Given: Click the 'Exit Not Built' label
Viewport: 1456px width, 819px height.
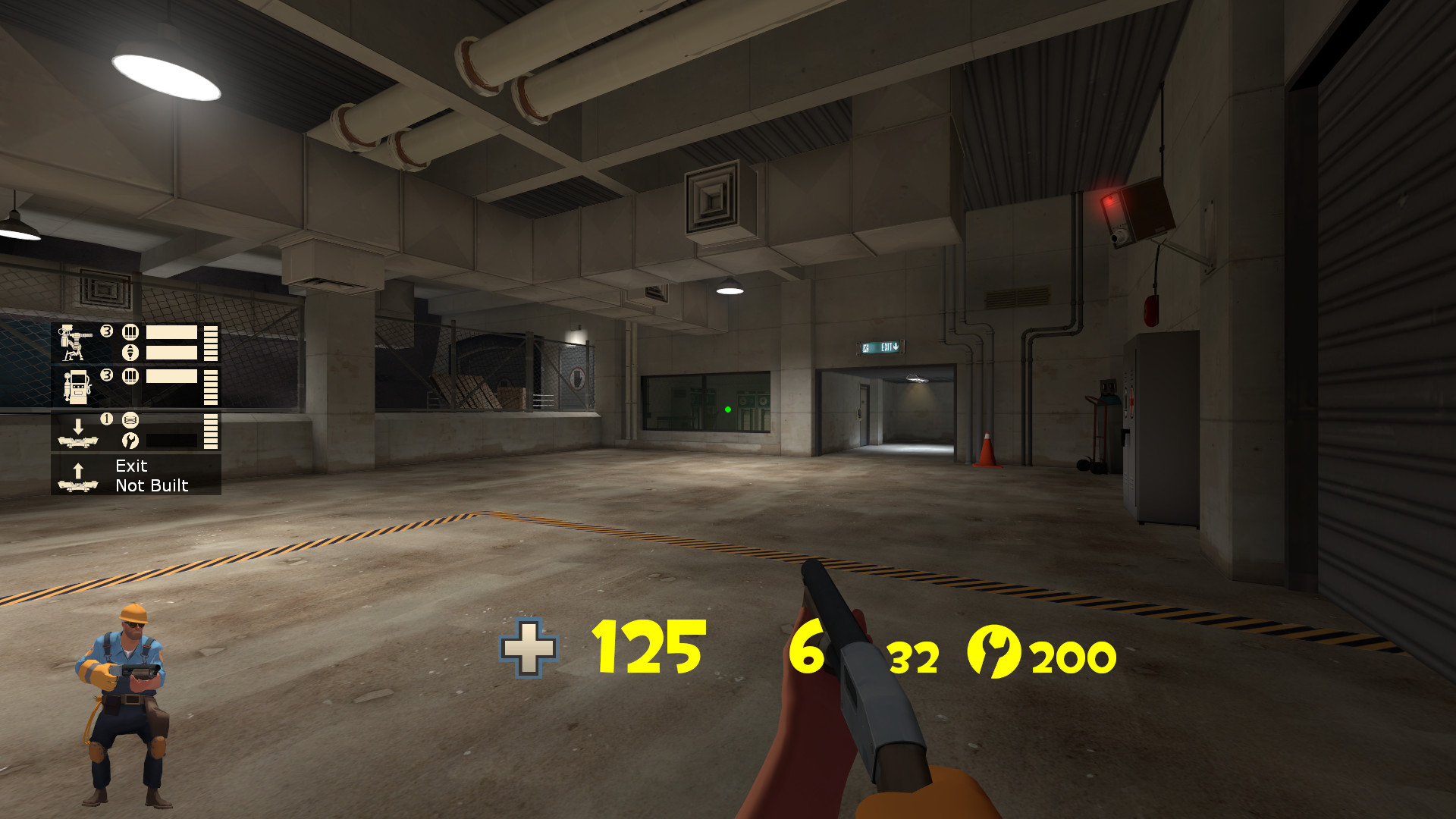Looking at the screenshot, I should coord(150,475).
